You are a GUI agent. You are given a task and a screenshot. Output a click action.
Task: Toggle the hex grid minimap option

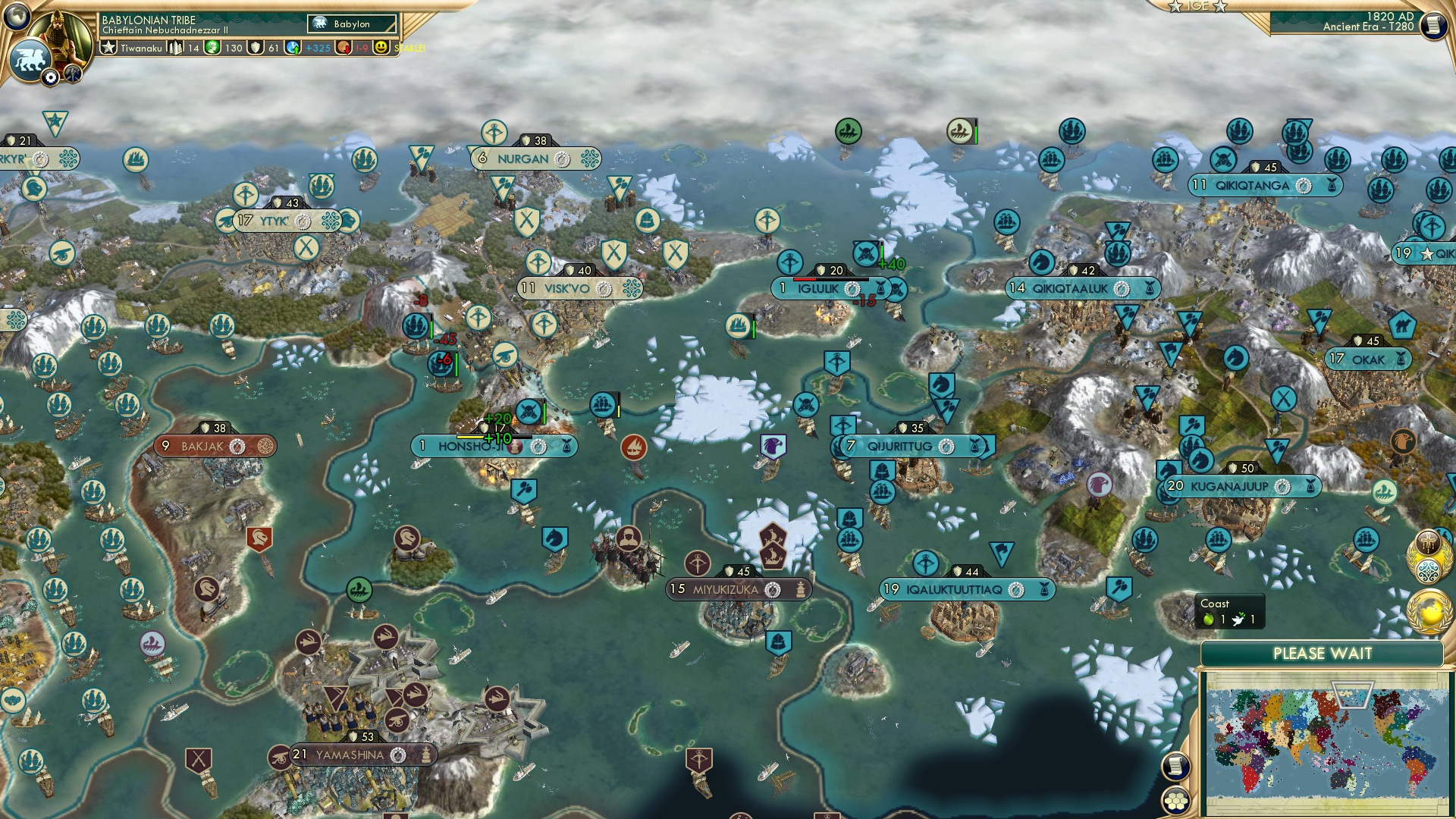click(x=1175, y=801)
